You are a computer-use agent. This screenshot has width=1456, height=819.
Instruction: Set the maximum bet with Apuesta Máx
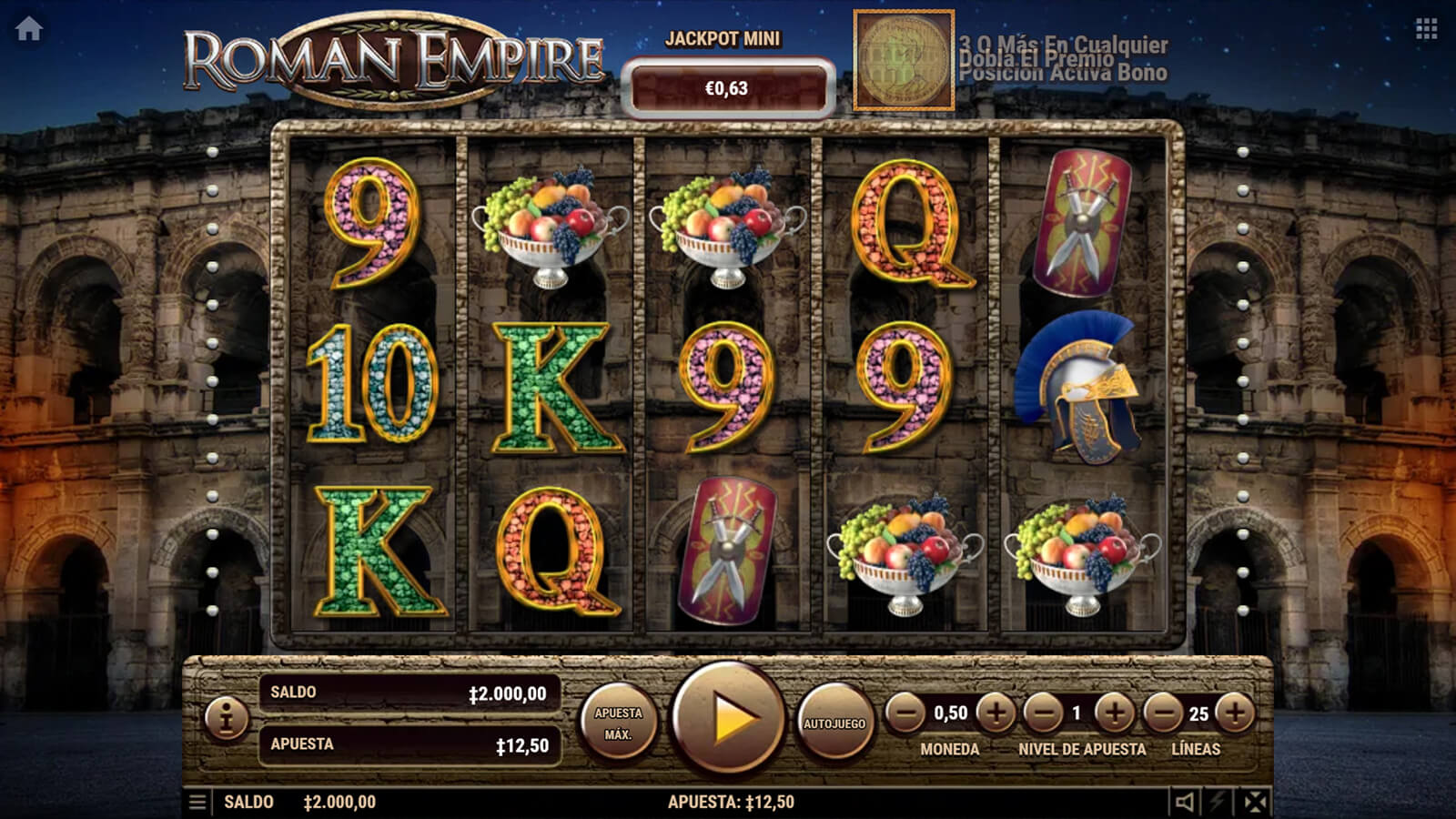click(x=618, y=723)
